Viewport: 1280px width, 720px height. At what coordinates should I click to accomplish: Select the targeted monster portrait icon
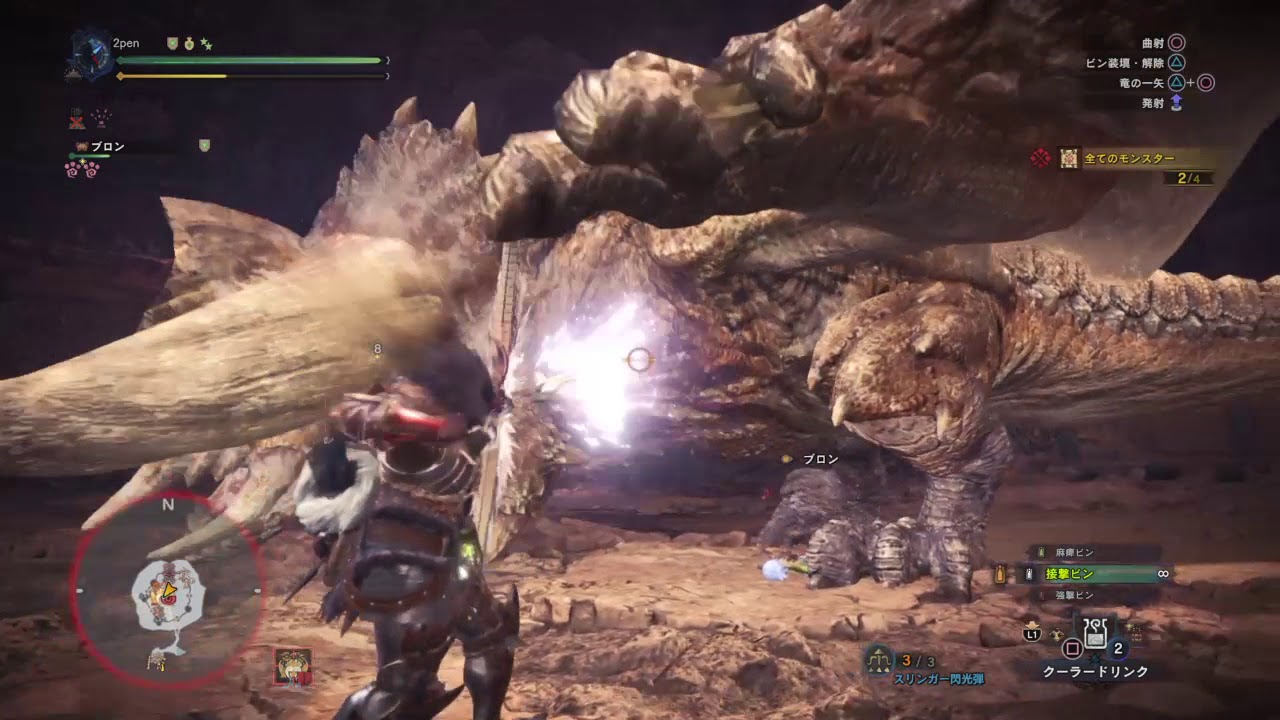coord(292,666)
